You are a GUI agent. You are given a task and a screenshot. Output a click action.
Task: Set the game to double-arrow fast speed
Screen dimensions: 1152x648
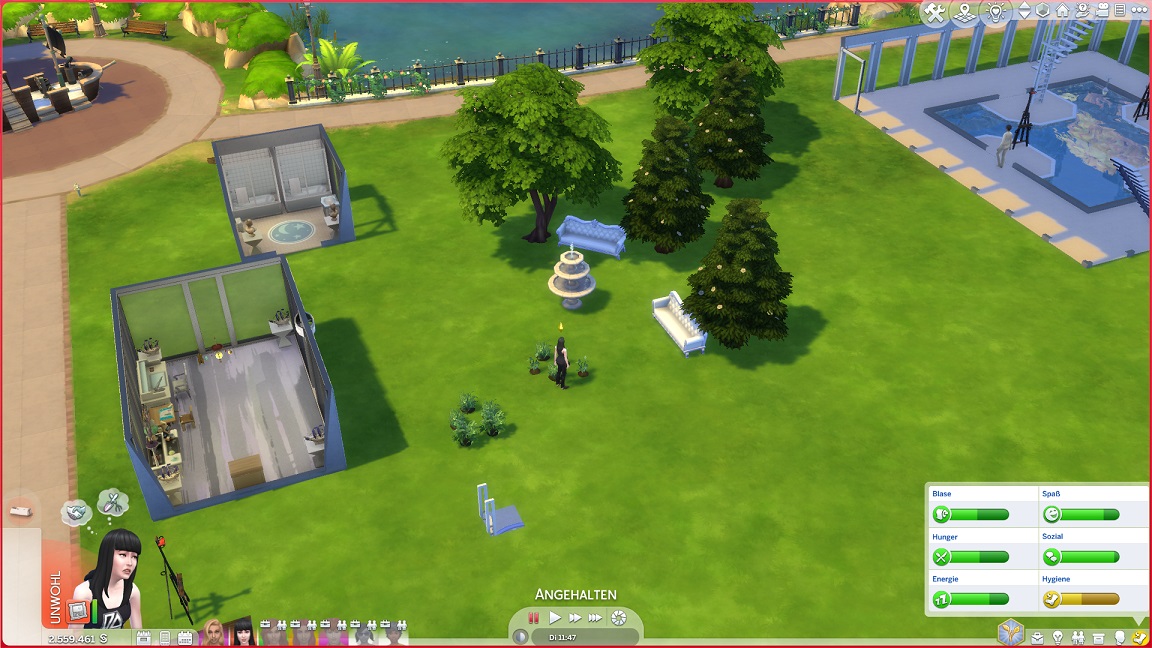pyautogui.click(x=575, y=618)
